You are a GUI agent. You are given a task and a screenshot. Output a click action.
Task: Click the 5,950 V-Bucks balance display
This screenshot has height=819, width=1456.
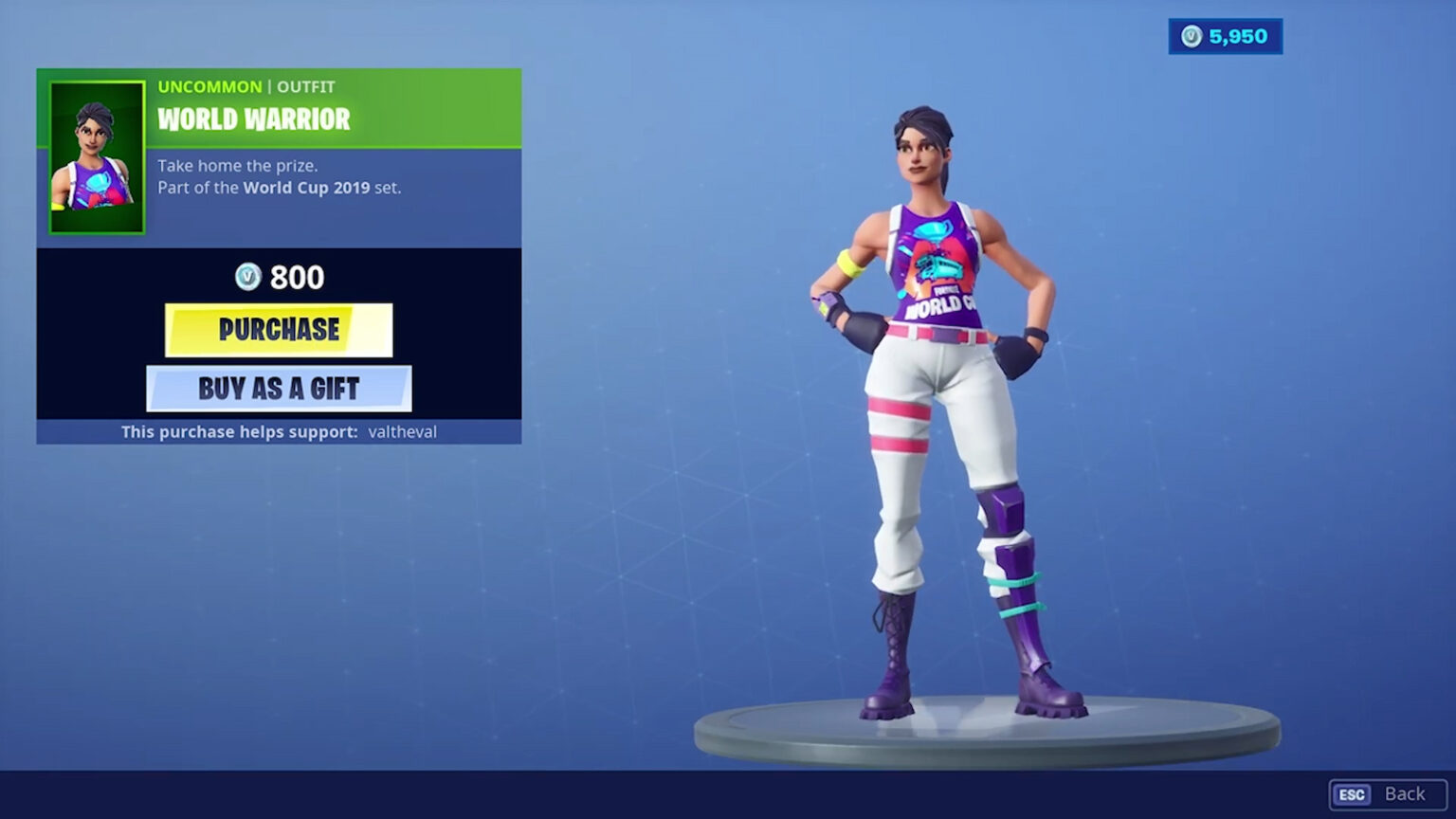coord(1226,35)
